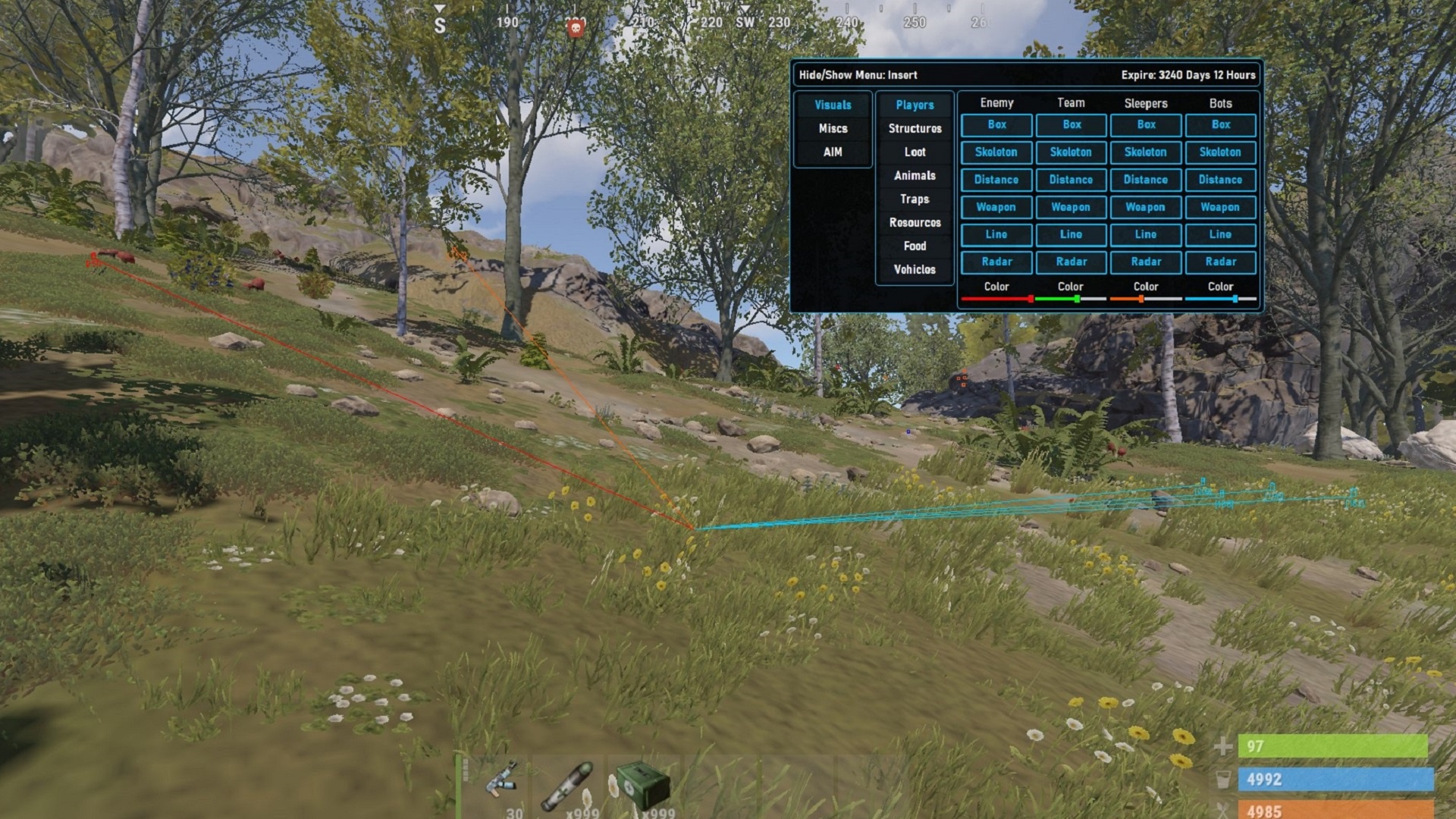Open the Resources category
The height and width of the screenshot is (819, 1456).
[915, 223]
